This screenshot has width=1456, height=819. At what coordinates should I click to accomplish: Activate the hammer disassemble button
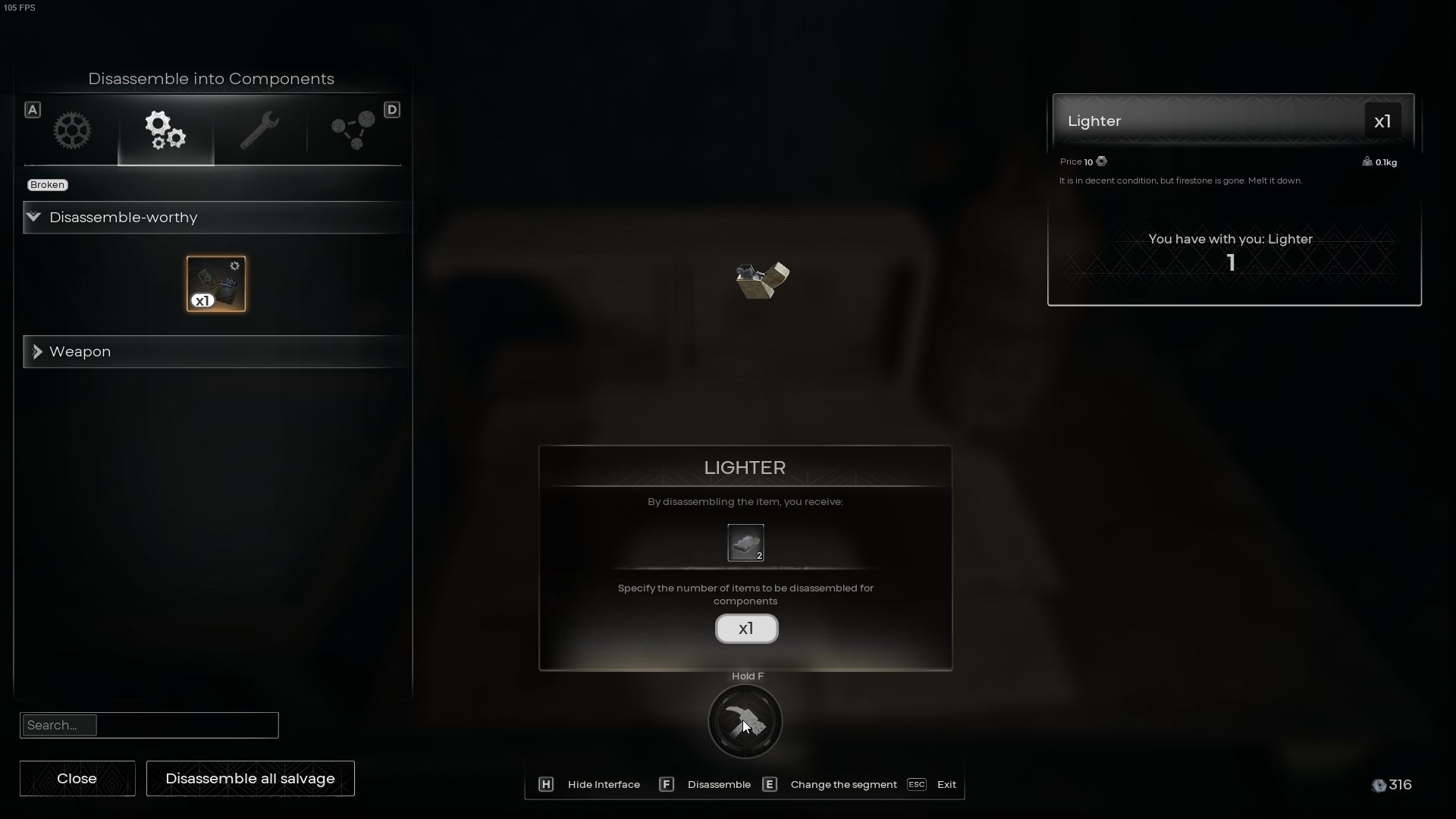click(x=745, y=721)
